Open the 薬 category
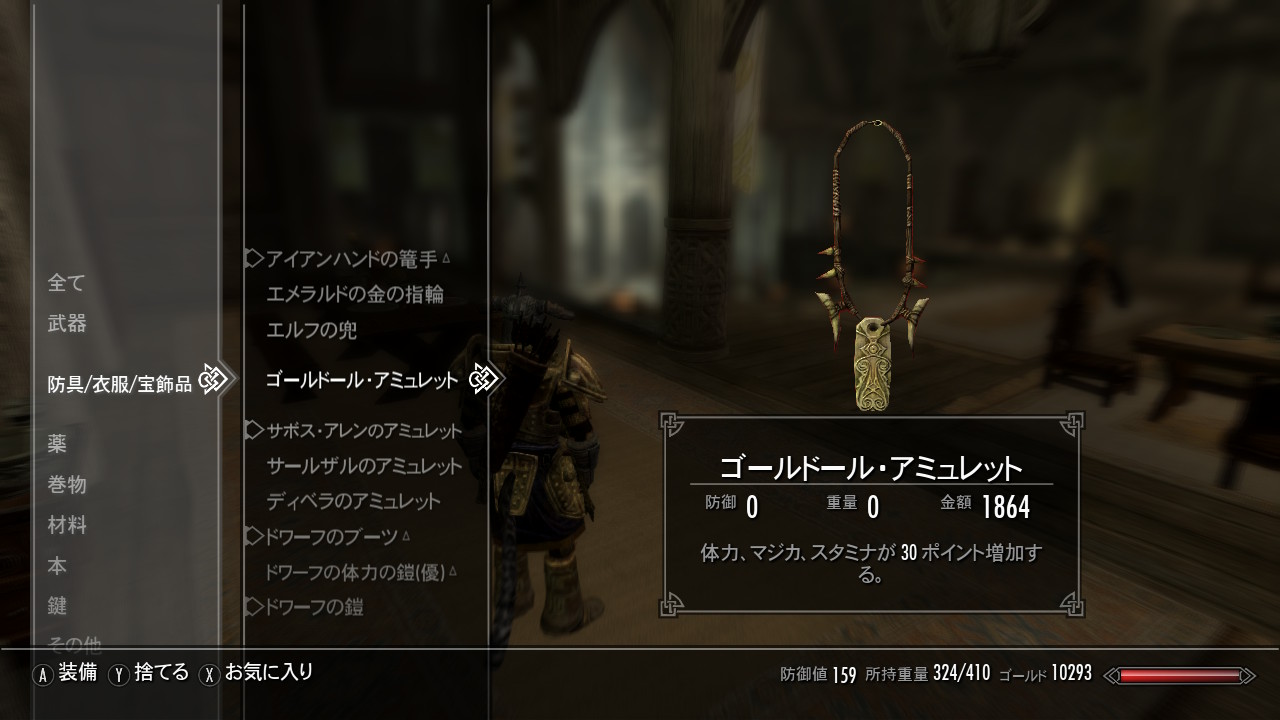 tap(57, 444)
